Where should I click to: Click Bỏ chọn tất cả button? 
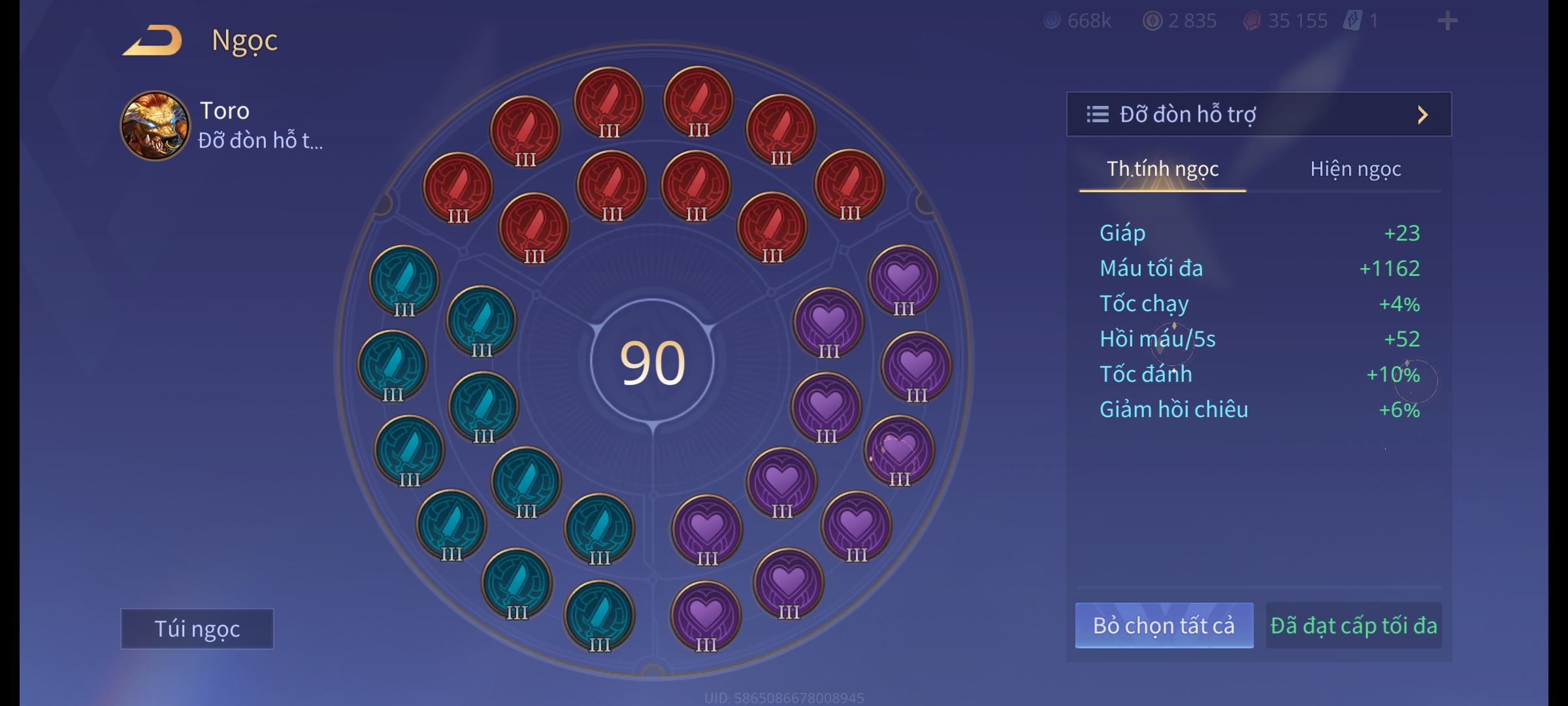(1164, 626)
